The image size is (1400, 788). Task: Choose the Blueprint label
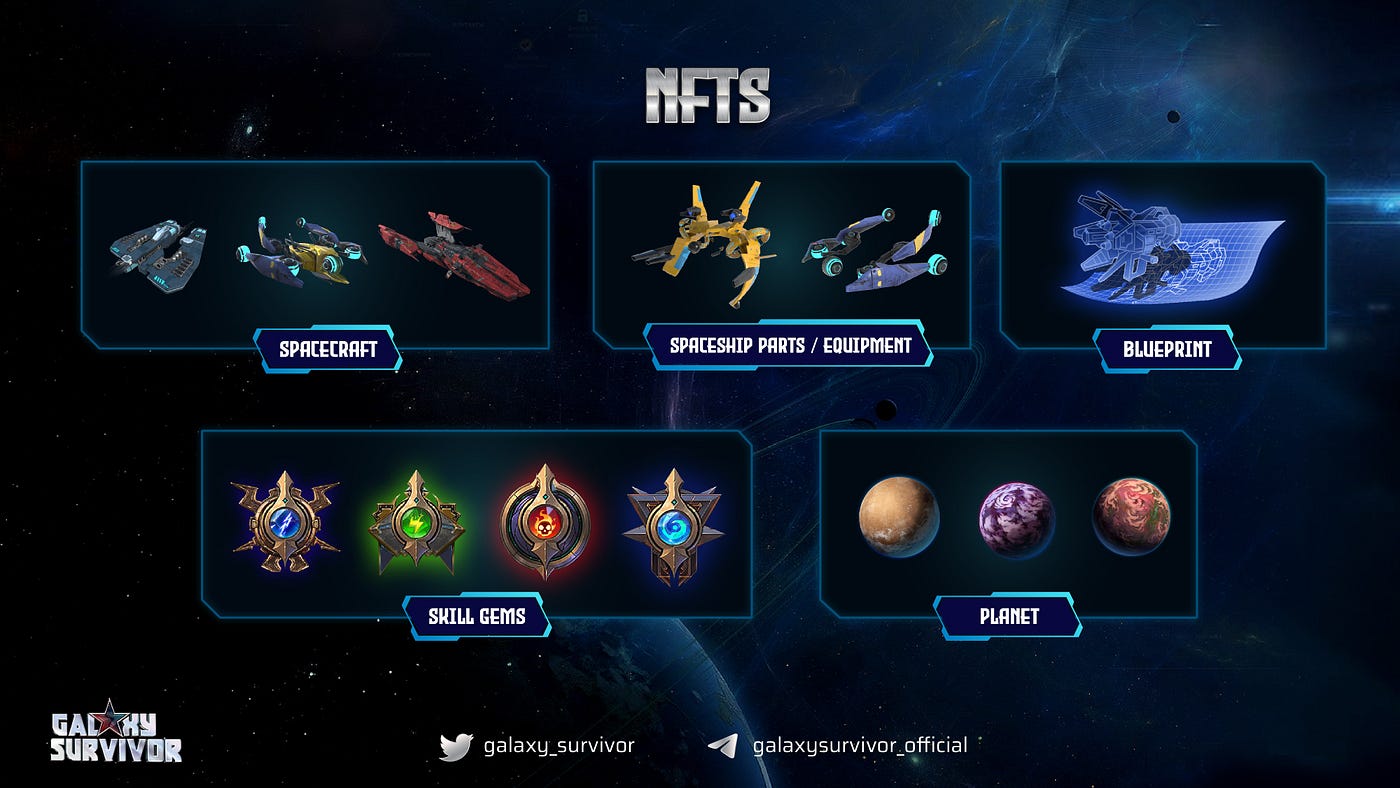(x=1167, y=350)
